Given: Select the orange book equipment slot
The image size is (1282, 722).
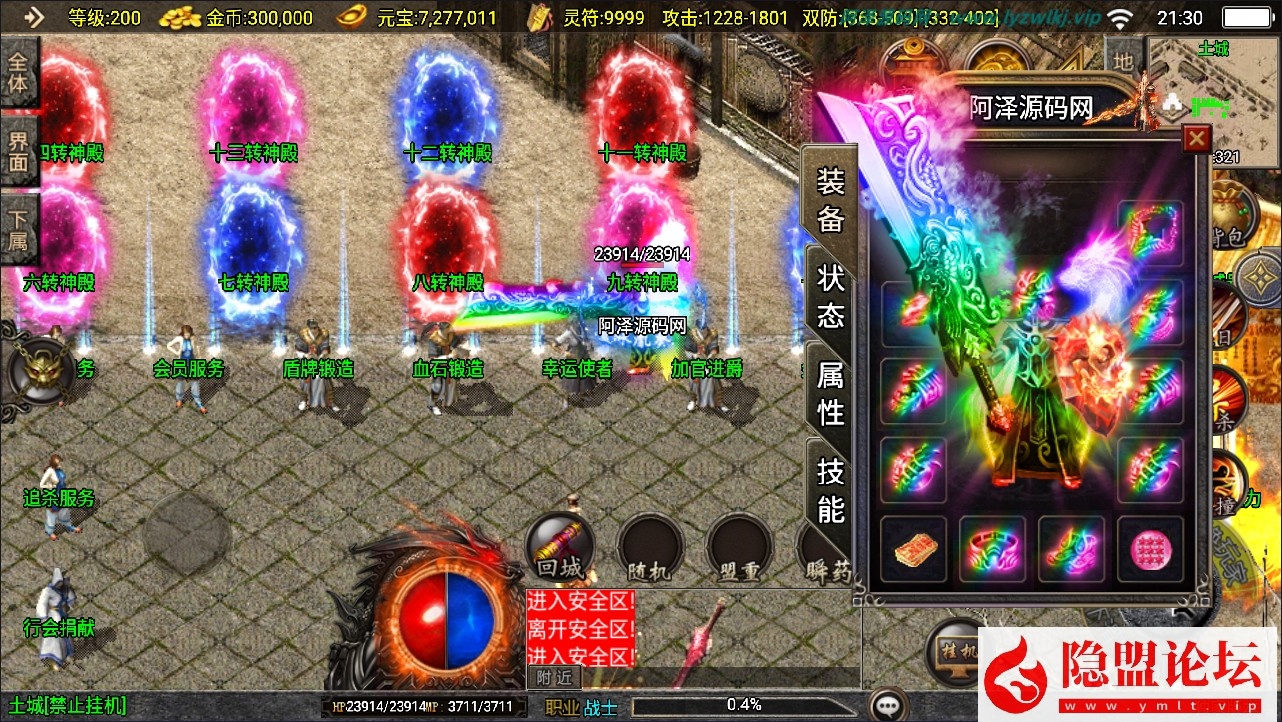Looking at the screenshot, I should (x=913, y=549).
